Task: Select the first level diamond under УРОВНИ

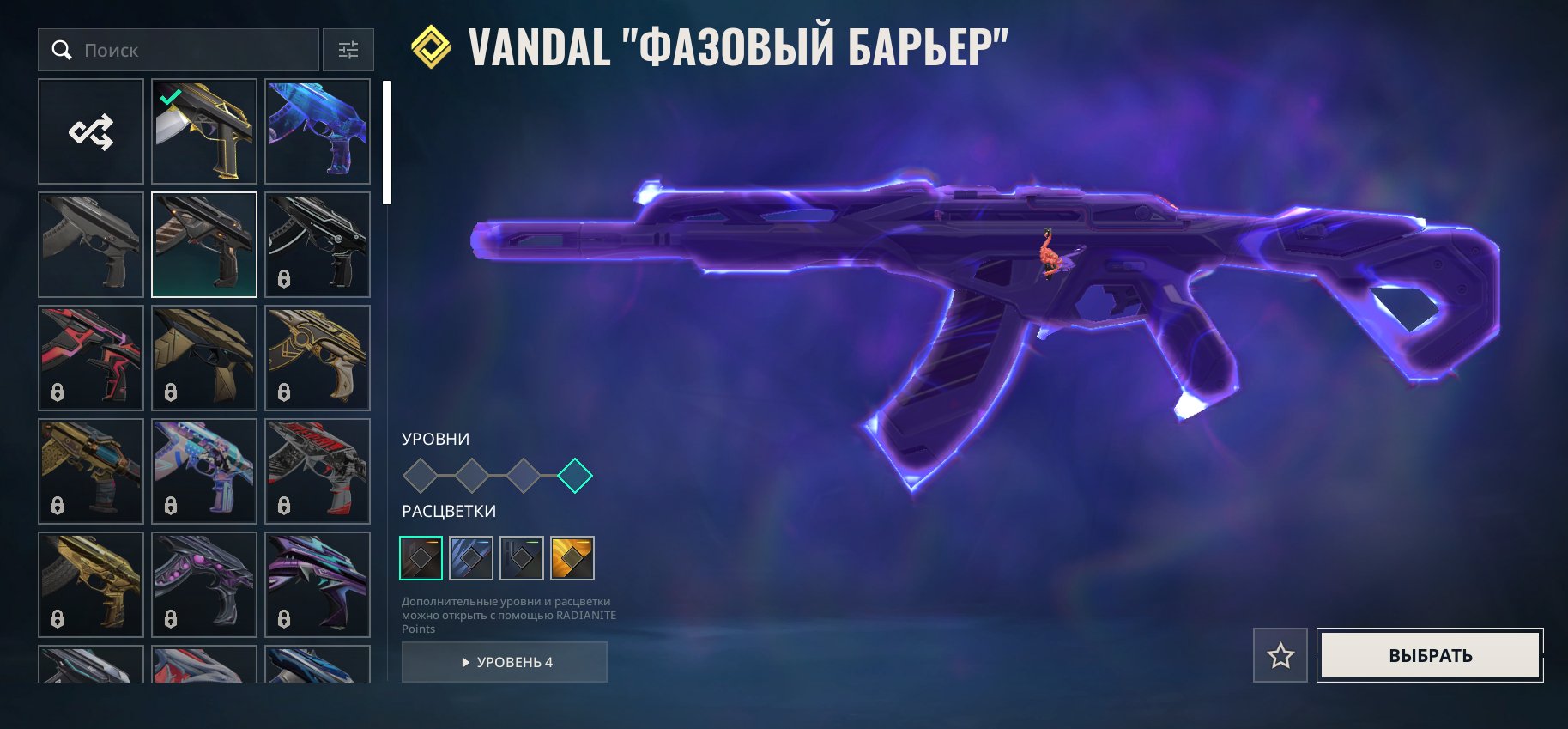Action: click(x=421, y=477)
